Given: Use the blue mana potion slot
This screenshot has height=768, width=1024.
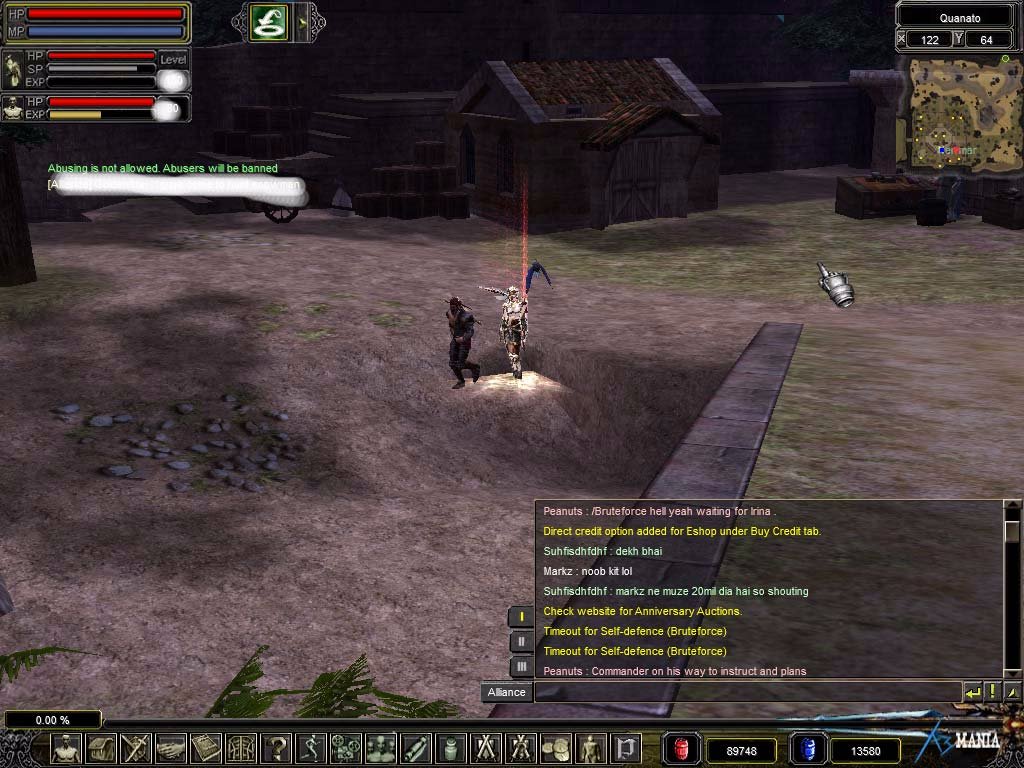Looking at the screenshot, I should (806, 749).
